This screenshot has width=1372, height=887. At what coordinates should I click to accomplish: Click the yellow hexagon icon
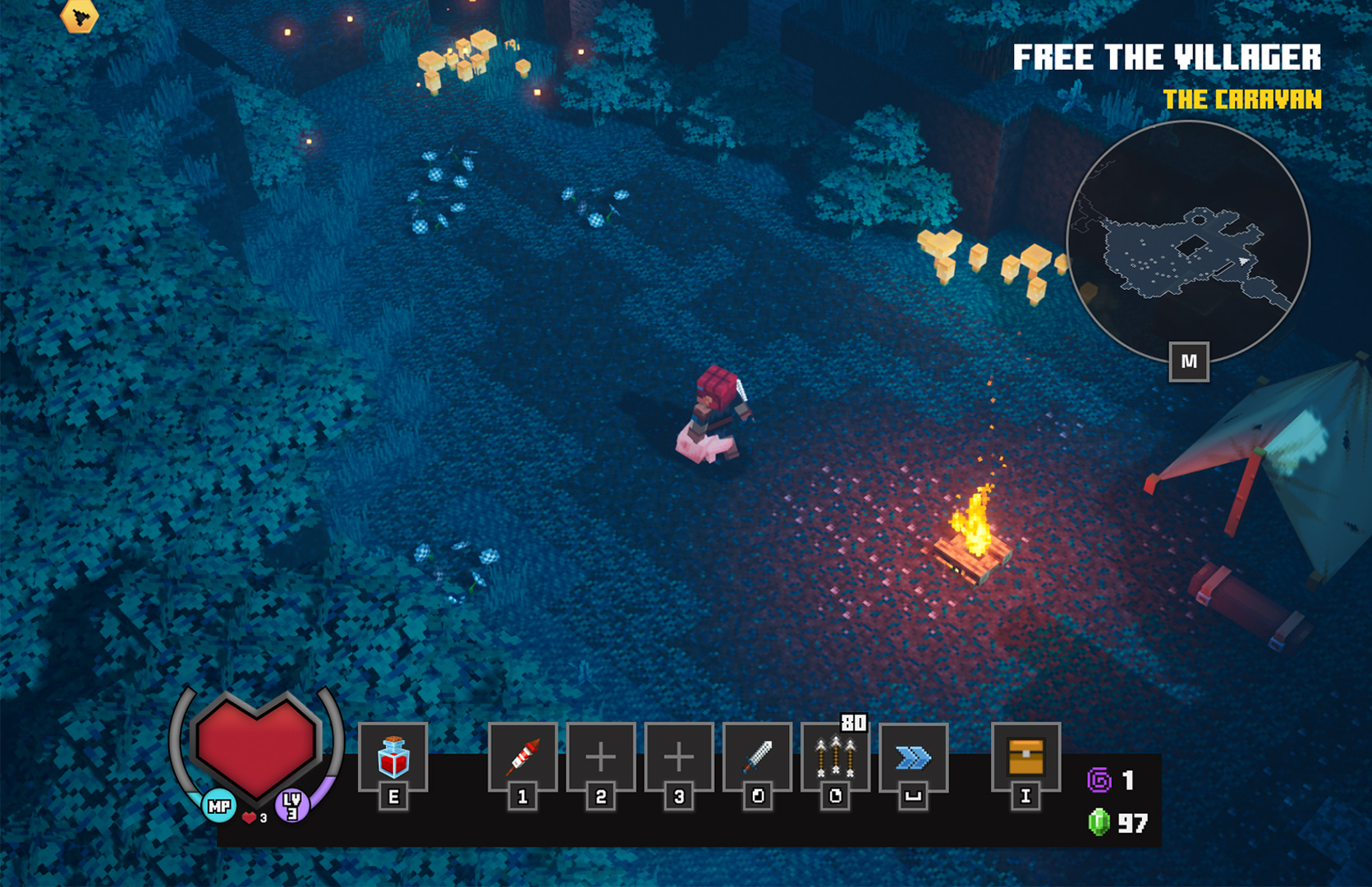(x=80, y=16)
